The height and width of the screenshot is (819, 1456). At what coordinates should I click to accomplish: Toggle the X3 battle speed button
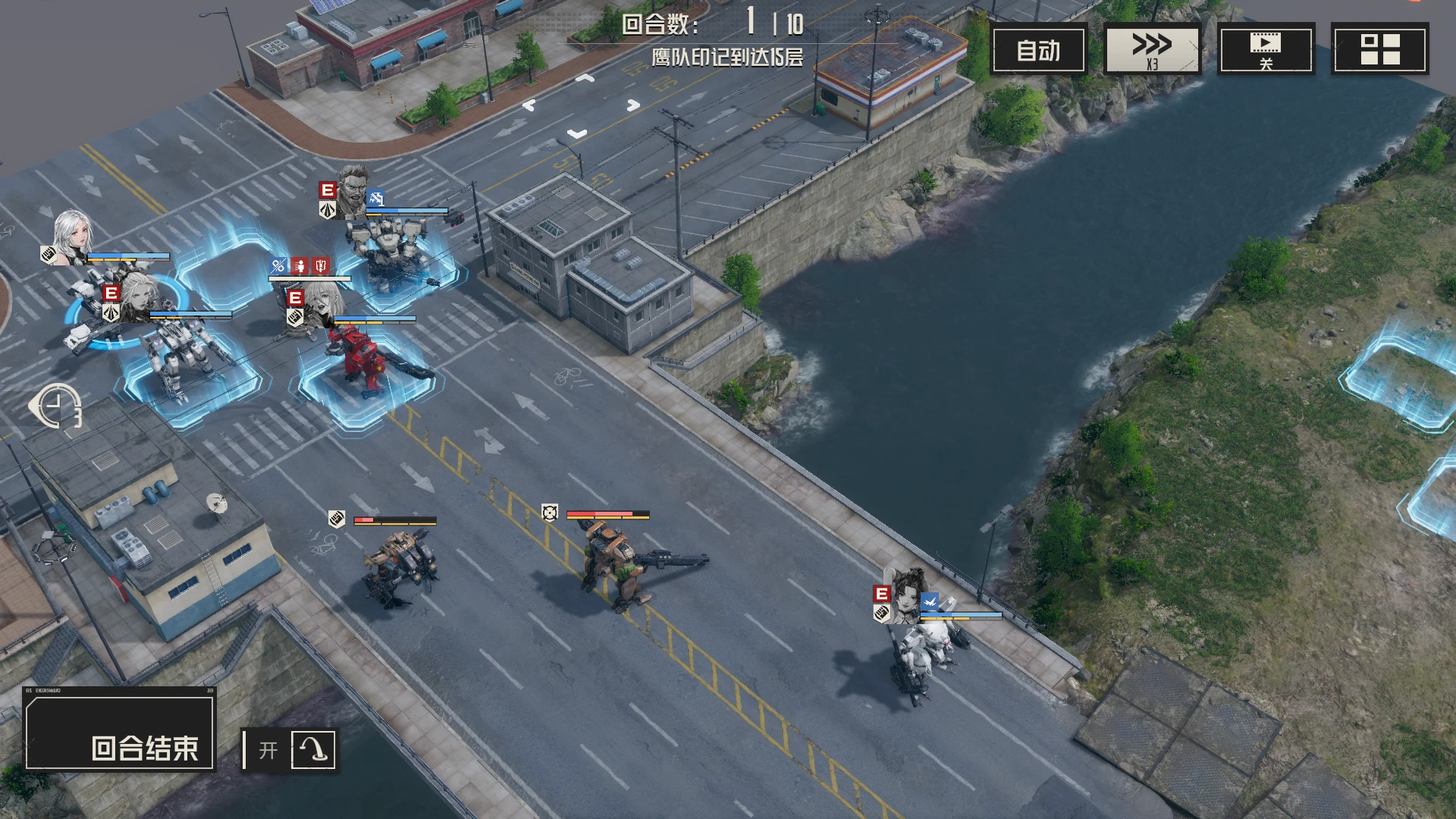coord(1152,50)
